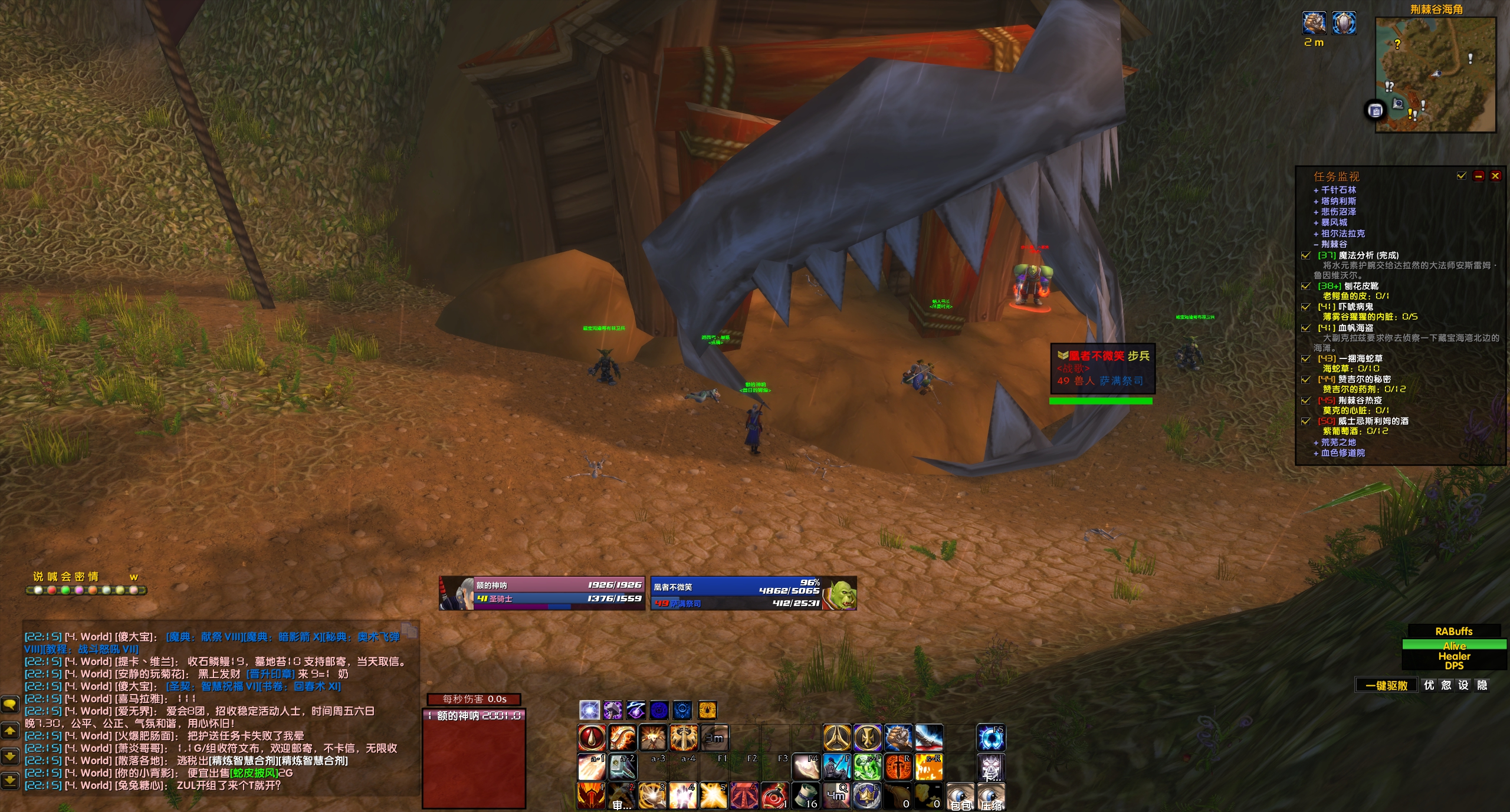
Task: Open the RABuffs panel header
Action: click(x=1453, y=631)
